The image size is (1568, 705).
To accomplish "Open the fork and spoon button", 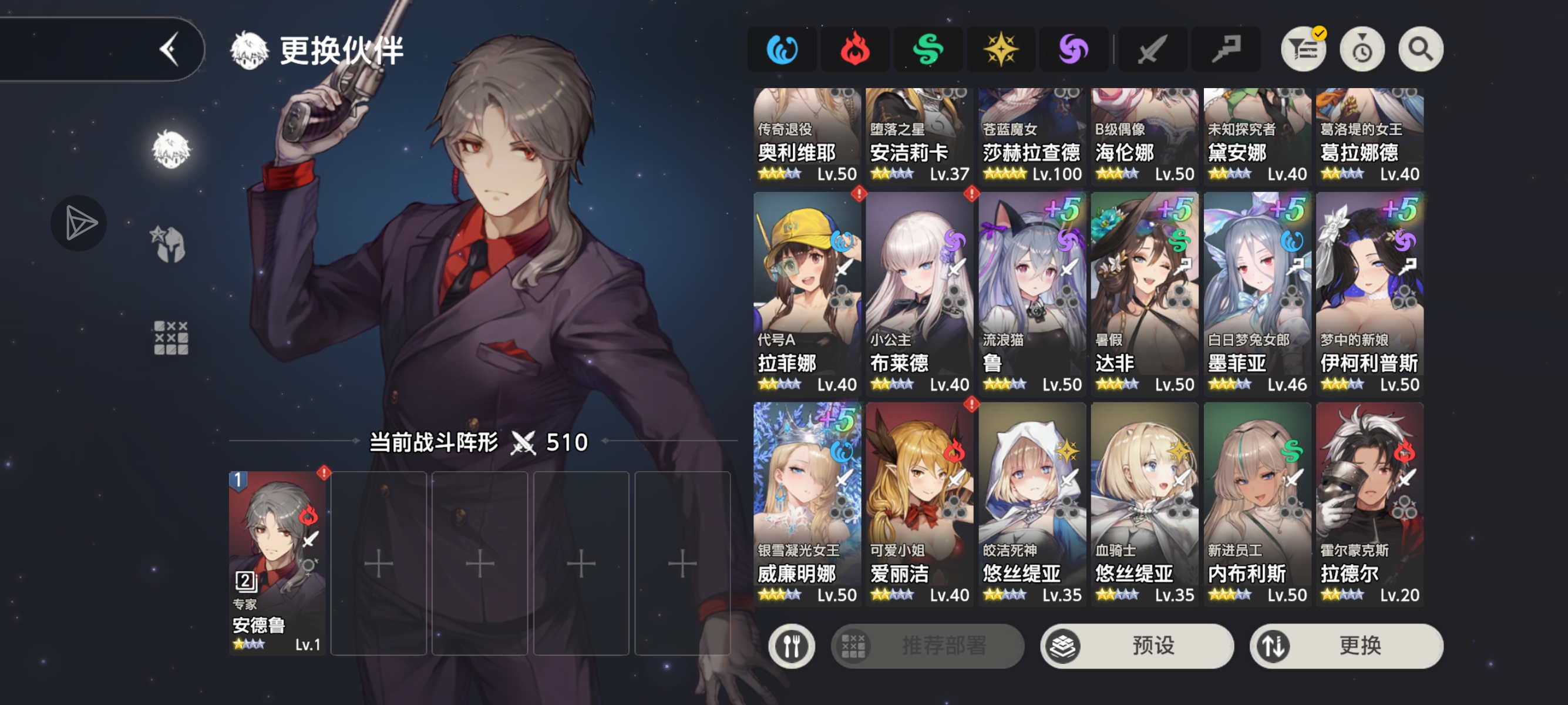I will click(x=791, y=645).
